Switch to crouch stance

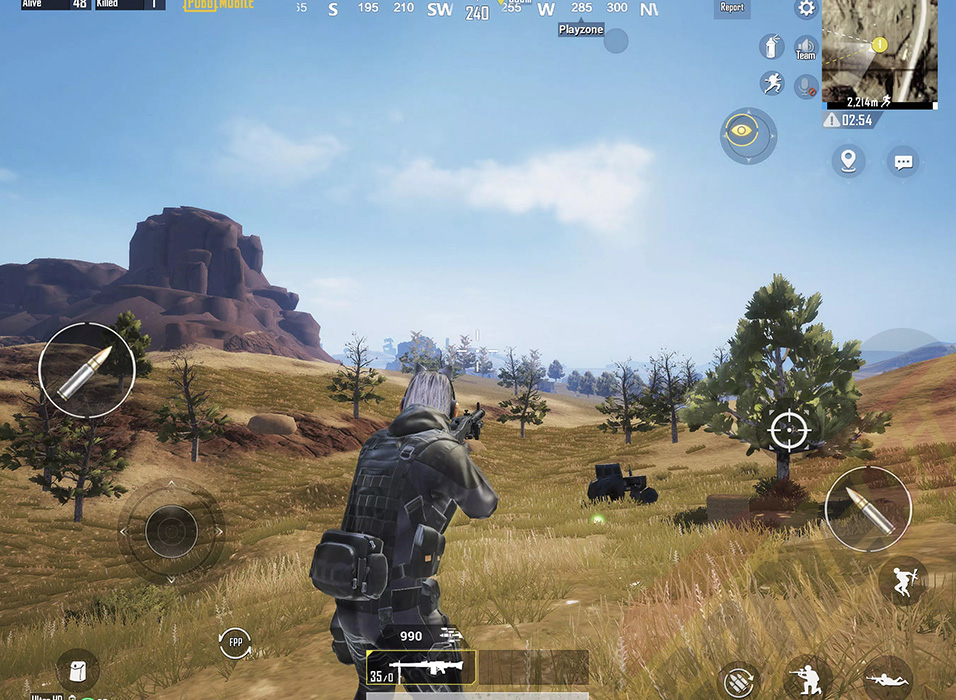pos(808,678)
